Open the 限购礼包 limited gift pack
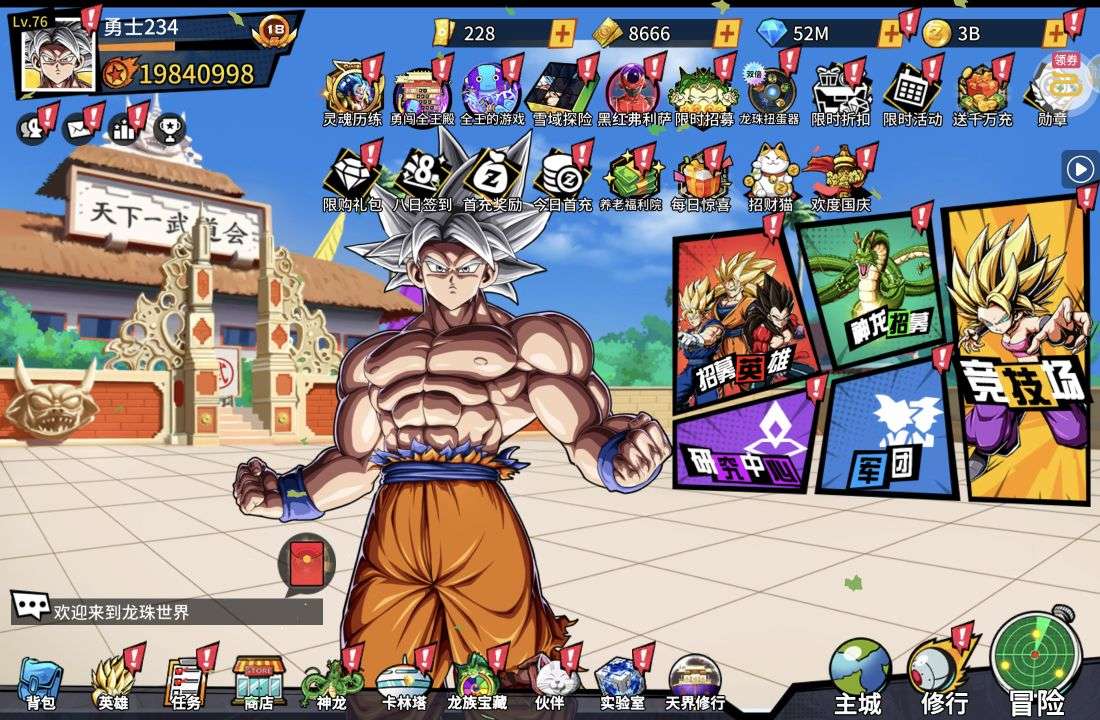Viewport: 1100px width, 720px height. (x=351, y=180)
